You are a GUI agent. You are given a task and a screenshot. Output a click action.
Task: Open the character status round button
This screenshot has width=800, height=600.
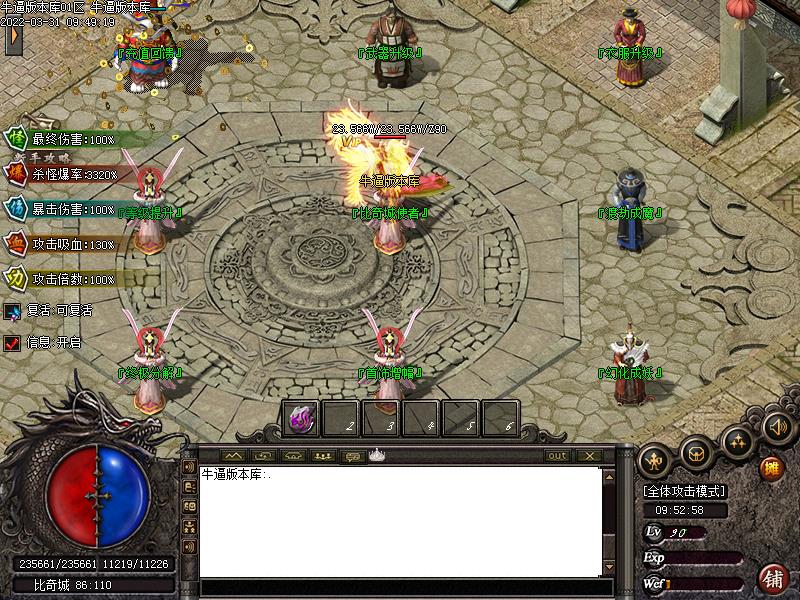(655, 460)
